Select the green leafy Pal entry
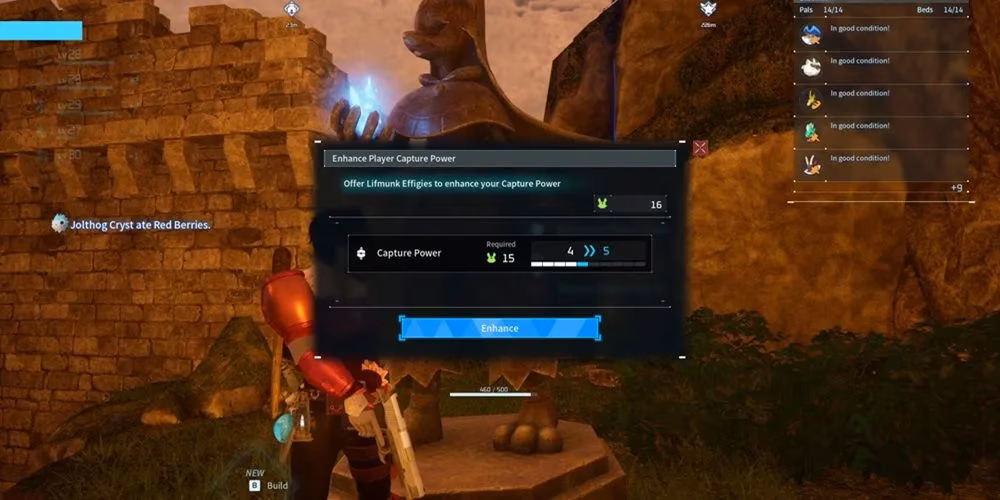Viewport: 1000px width, 500px height. pos(811,132)
